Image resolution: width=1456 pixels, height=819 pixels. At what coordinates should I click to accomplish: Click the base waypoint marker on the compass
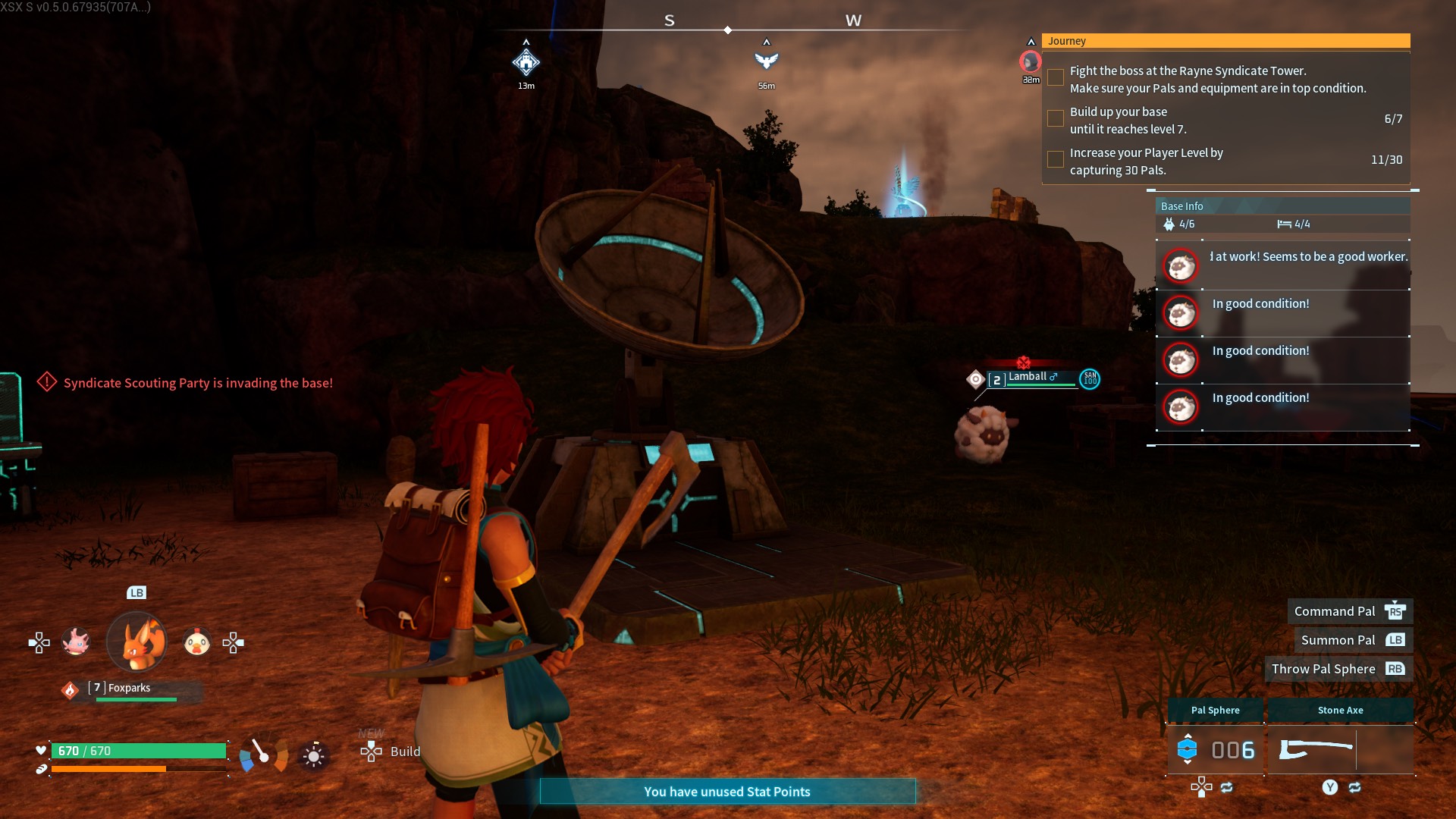[526, 62]
